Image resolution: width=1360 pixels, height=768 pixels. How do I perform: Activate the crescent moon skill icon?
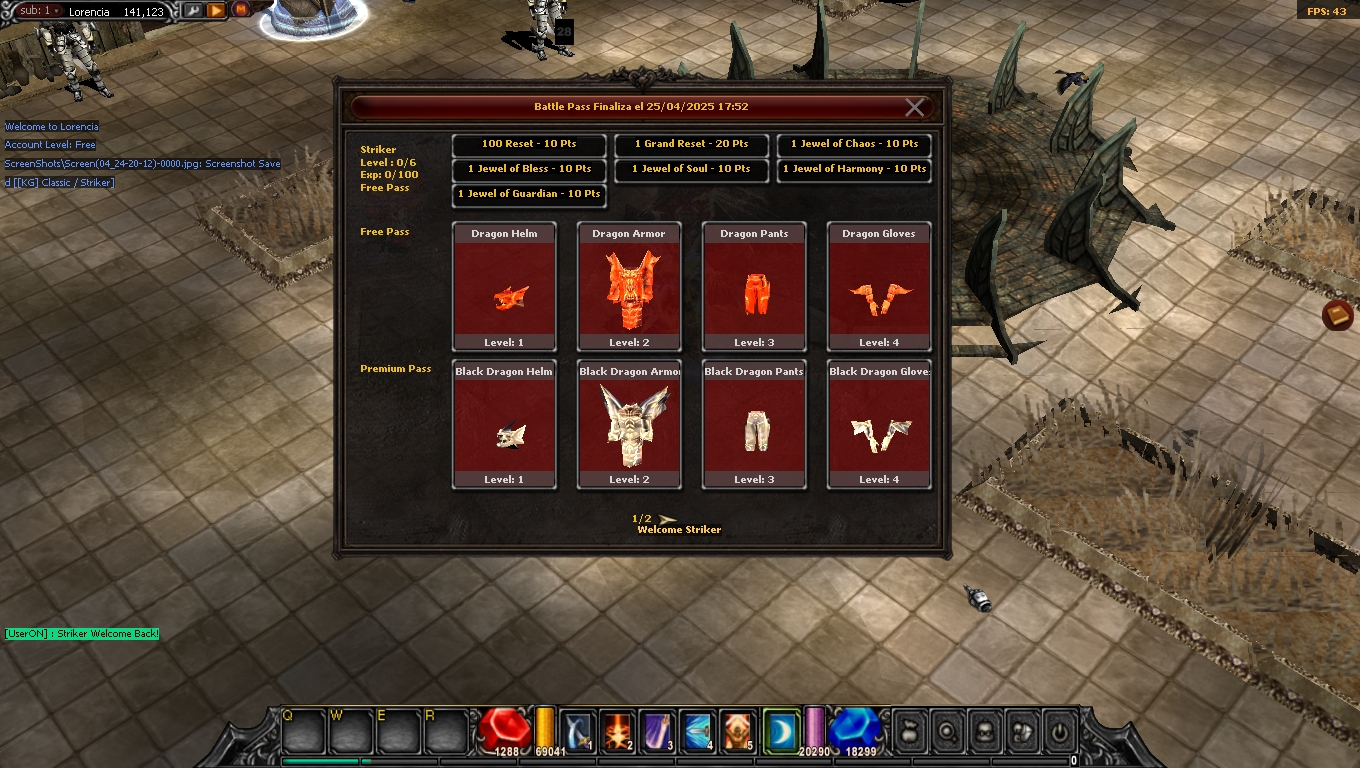pyautogui.click(x=779, y=731)
